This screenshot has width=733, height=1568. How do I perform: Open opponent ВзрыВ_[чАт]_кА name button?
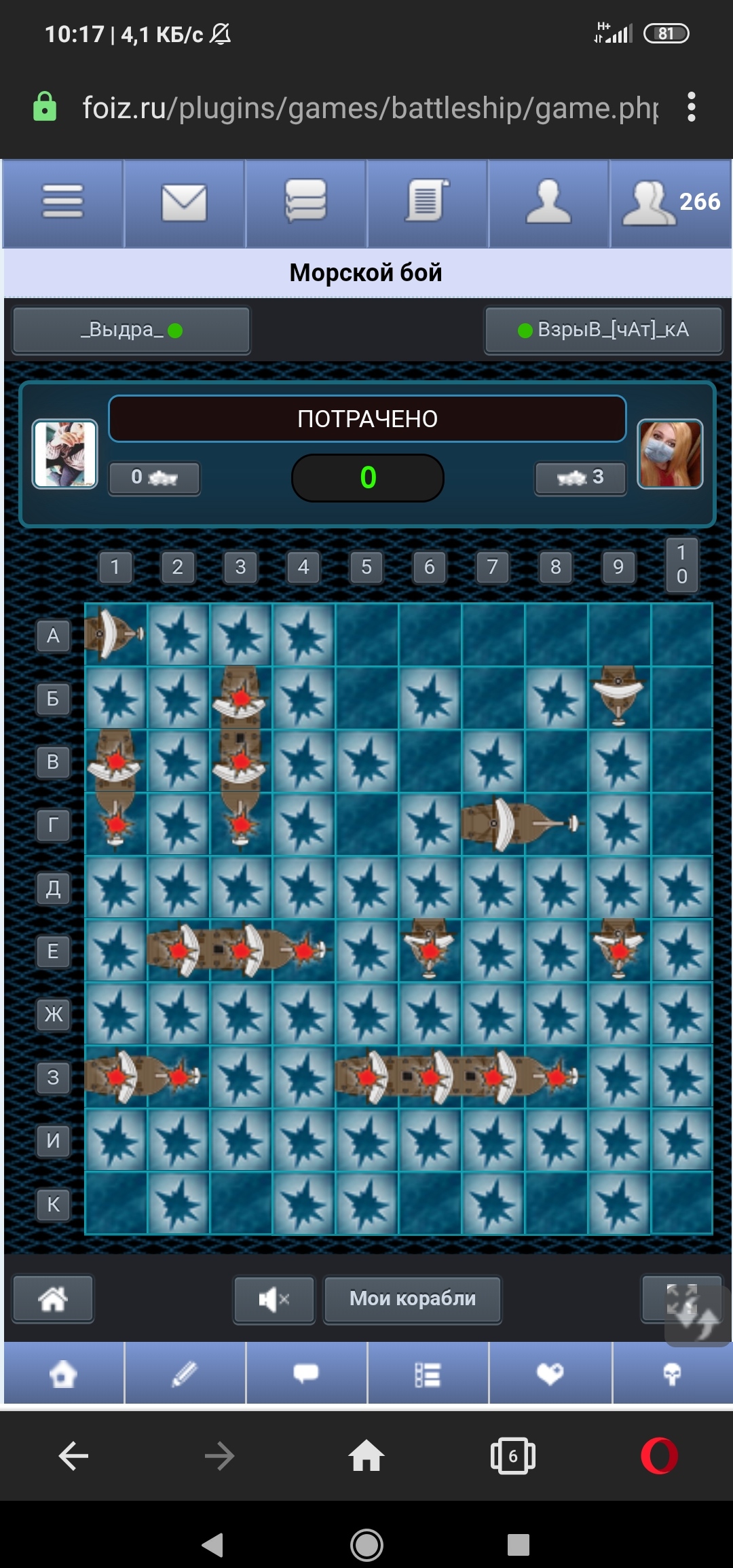(x=603, y=331)
